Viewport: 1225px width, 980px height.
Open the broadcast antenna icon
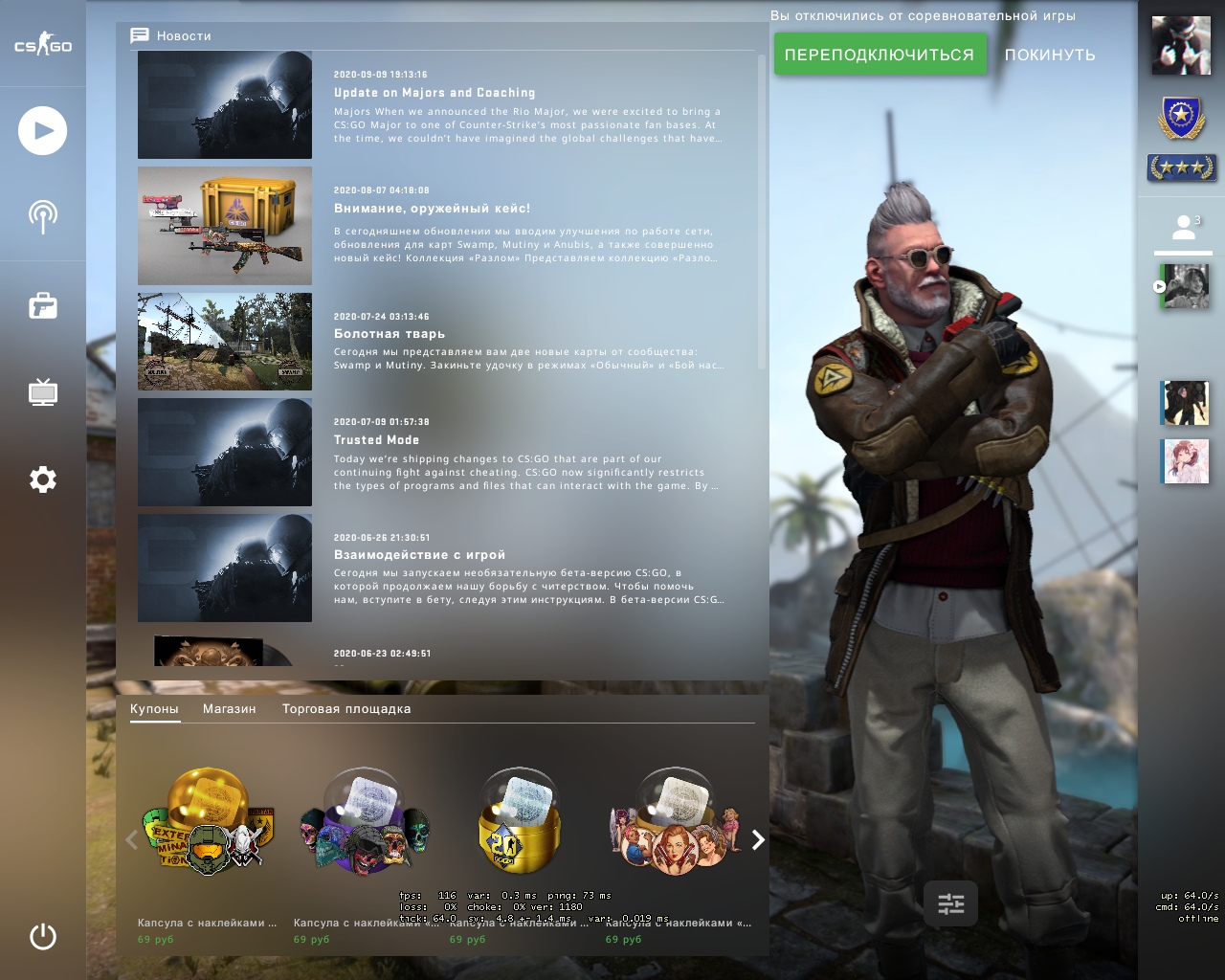(x=42, y=217)
